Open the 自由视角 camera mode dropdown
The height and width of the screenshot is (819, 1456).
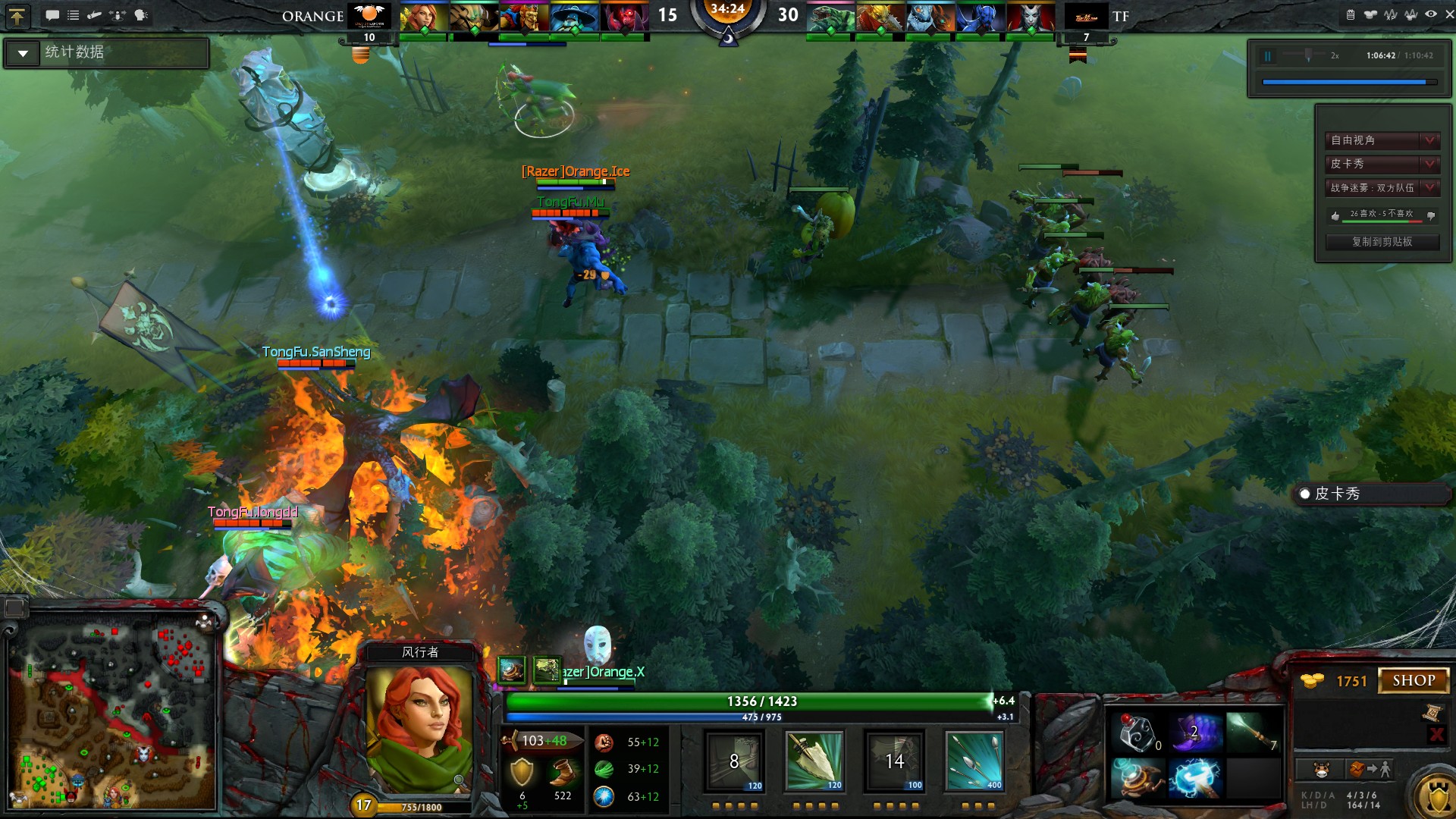[1382, 140]
